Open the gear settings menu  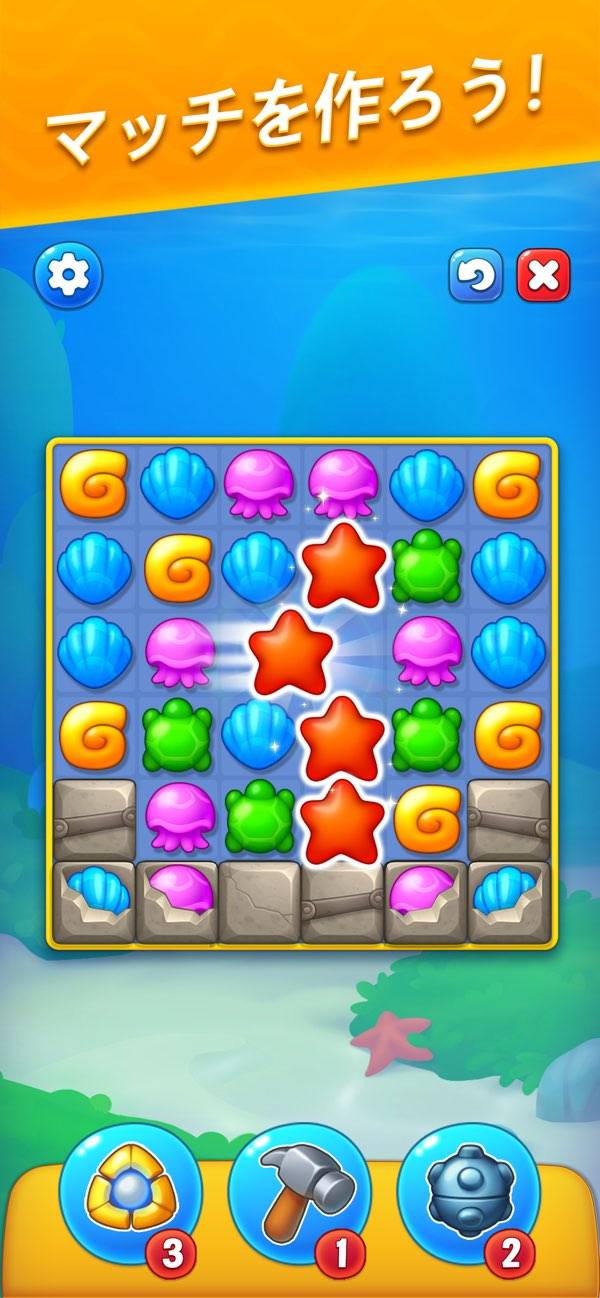68,274
